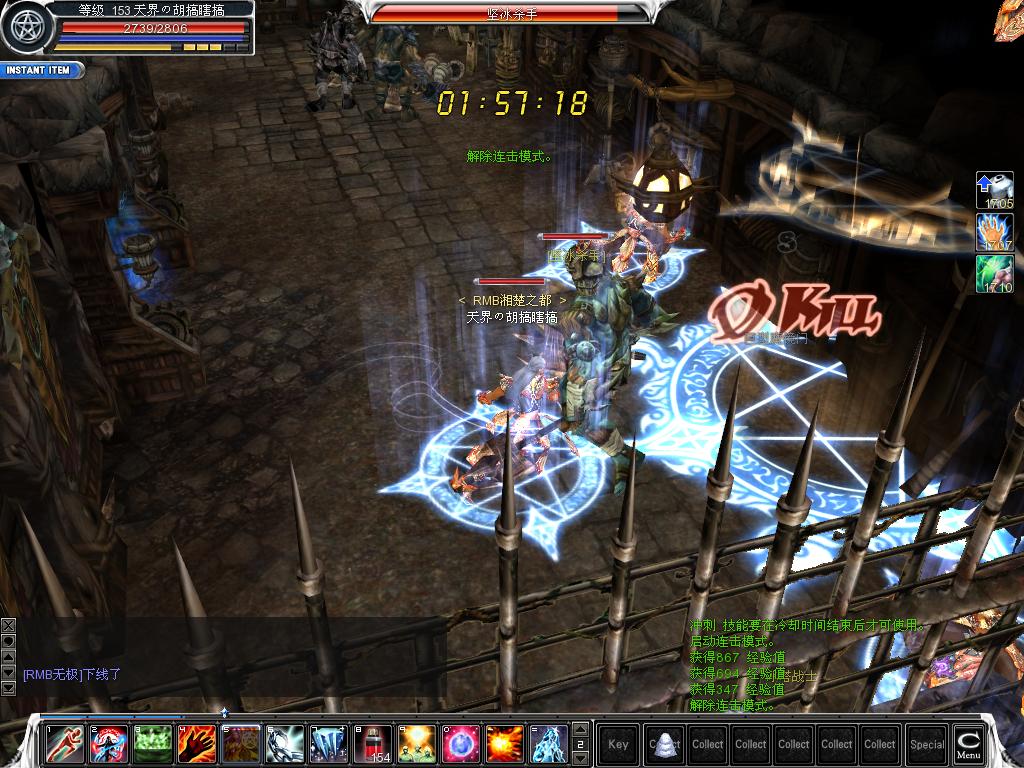Click the pentagram character portrait emblem
Viewport: 1024px width, 768px height.
25,28
